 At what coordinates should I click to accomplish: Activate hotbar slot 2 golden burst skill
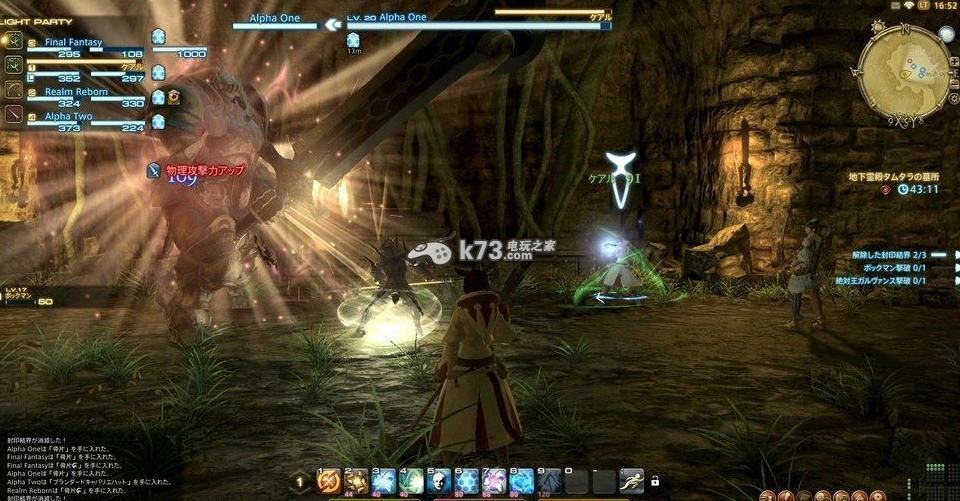[356, 482]
